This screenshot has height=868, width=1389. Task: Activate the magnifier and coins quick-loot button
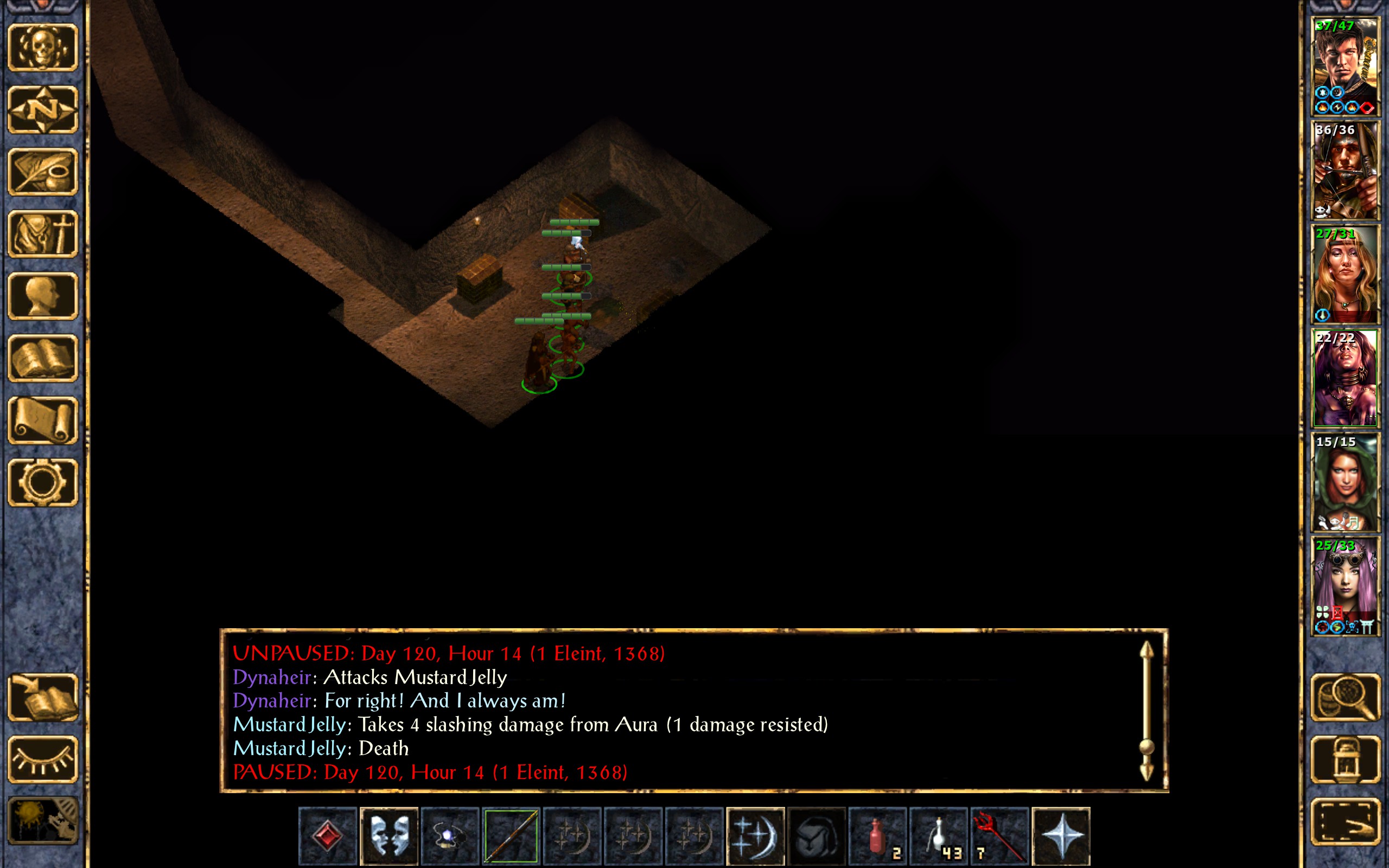coord(1345,697)
